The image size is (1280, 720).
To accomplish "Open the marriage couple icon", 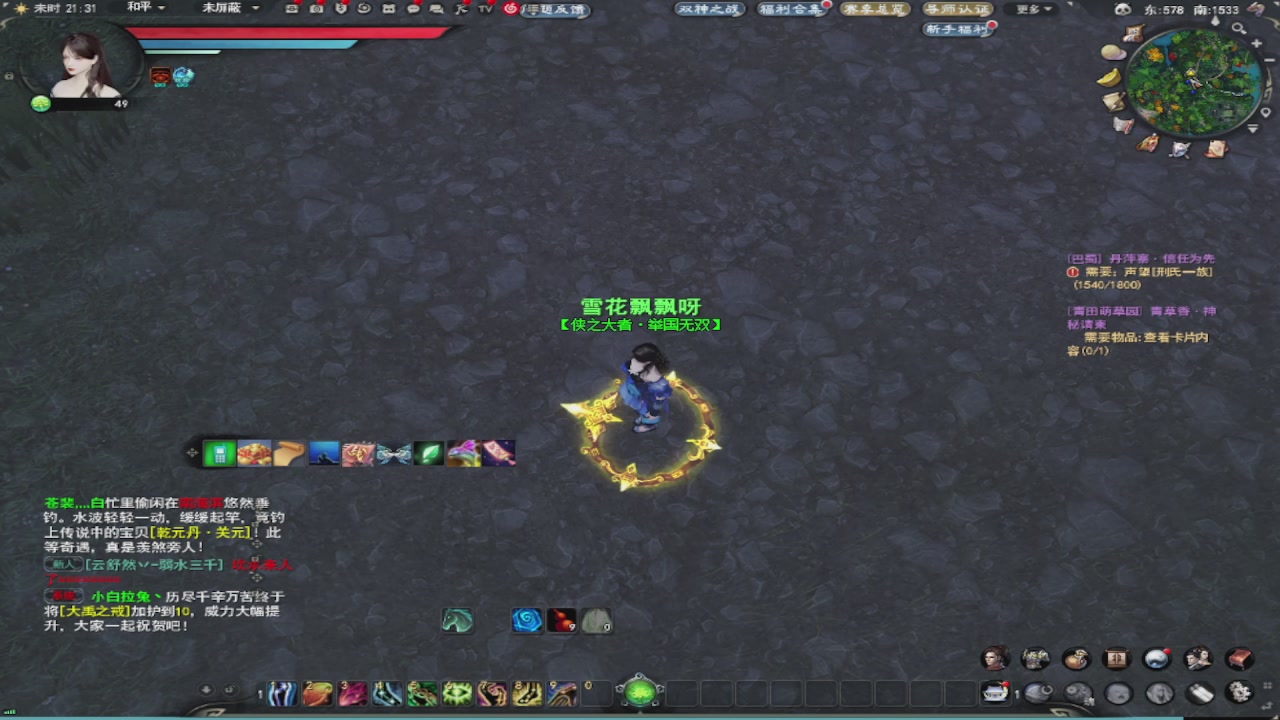I will click(1198, 659).
